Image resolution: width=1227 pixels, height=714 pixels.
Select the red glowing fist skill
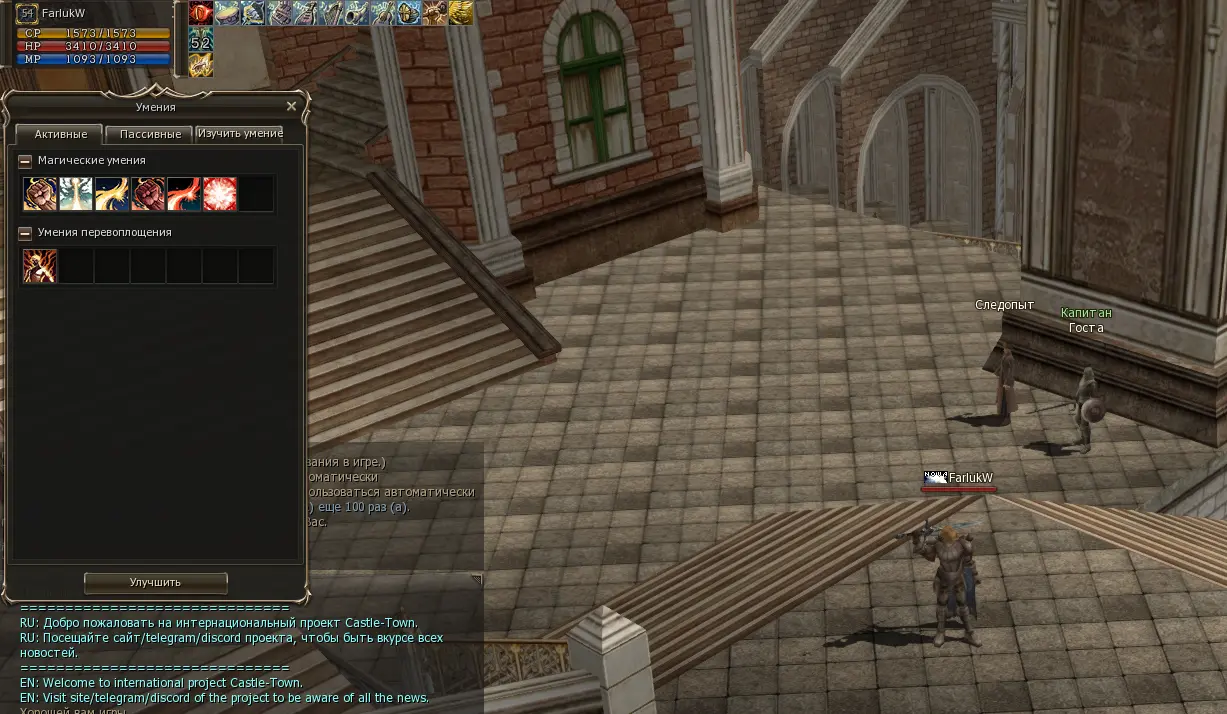pos(148,194)
